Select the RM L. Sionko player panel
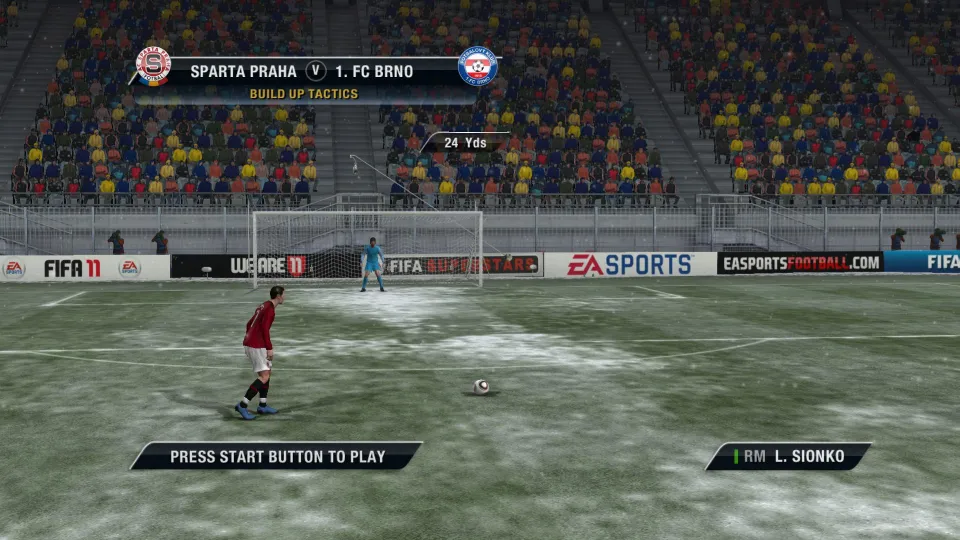The image size is (960, 540). [x=788, y=457]
